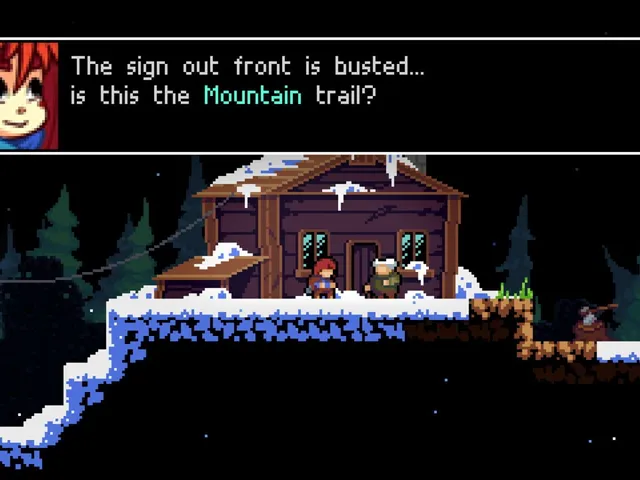Advance the busted sign dialogue box
The width and height of the screenshot is (640, 480).
340,95
